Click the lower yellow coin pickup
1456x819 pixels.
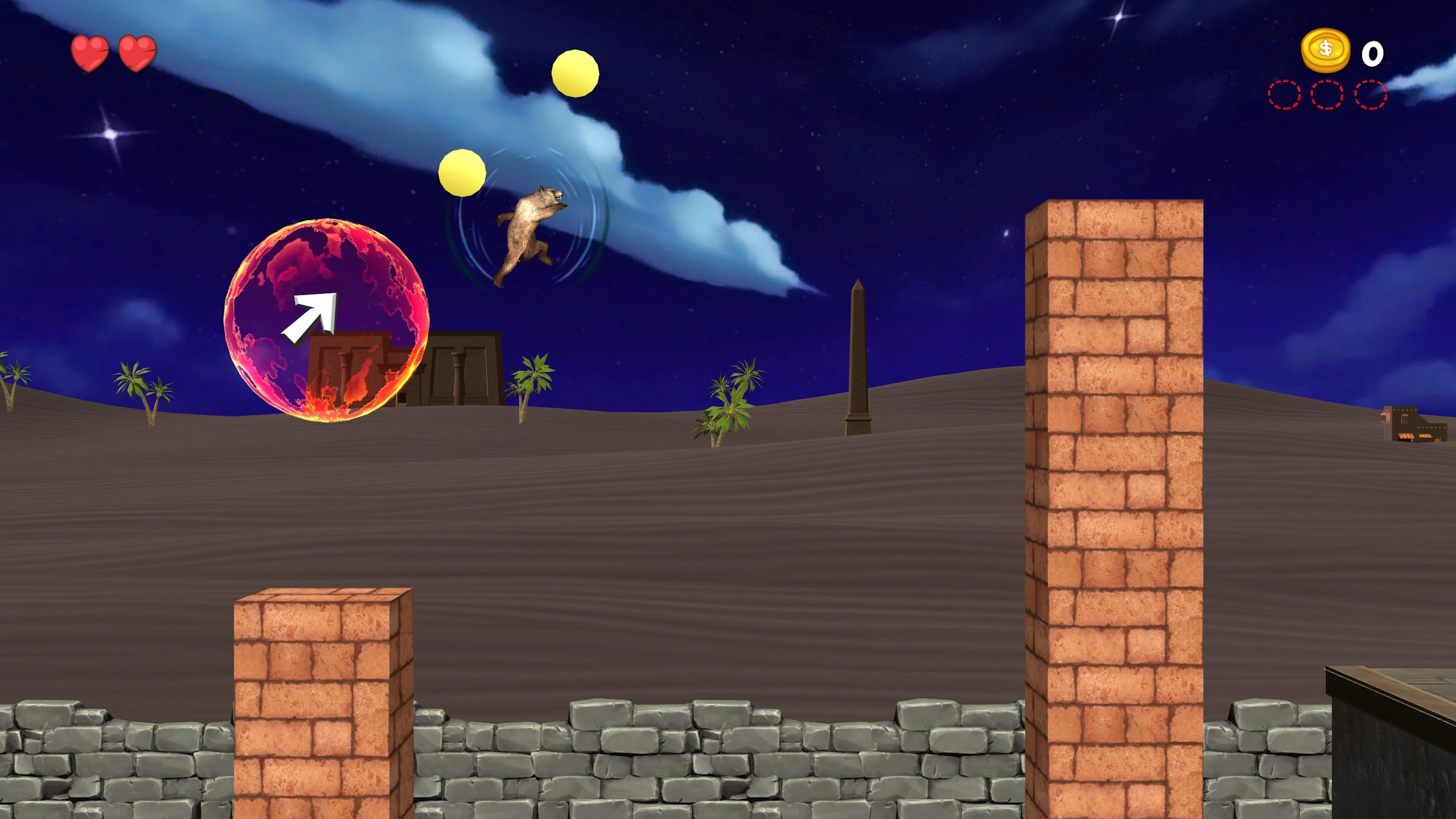point(462,173)
